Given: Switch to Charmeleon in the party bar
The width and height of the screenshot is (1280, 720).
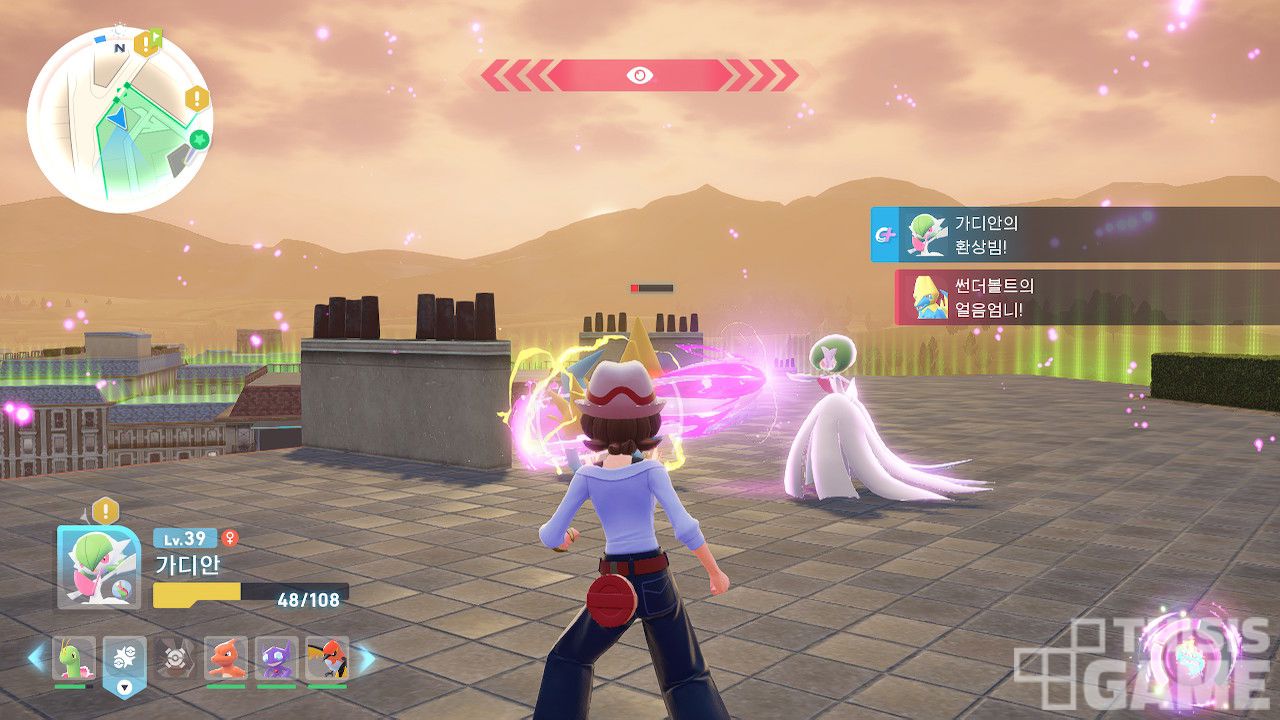Looking at the screenshot, I should click(226, 658).
